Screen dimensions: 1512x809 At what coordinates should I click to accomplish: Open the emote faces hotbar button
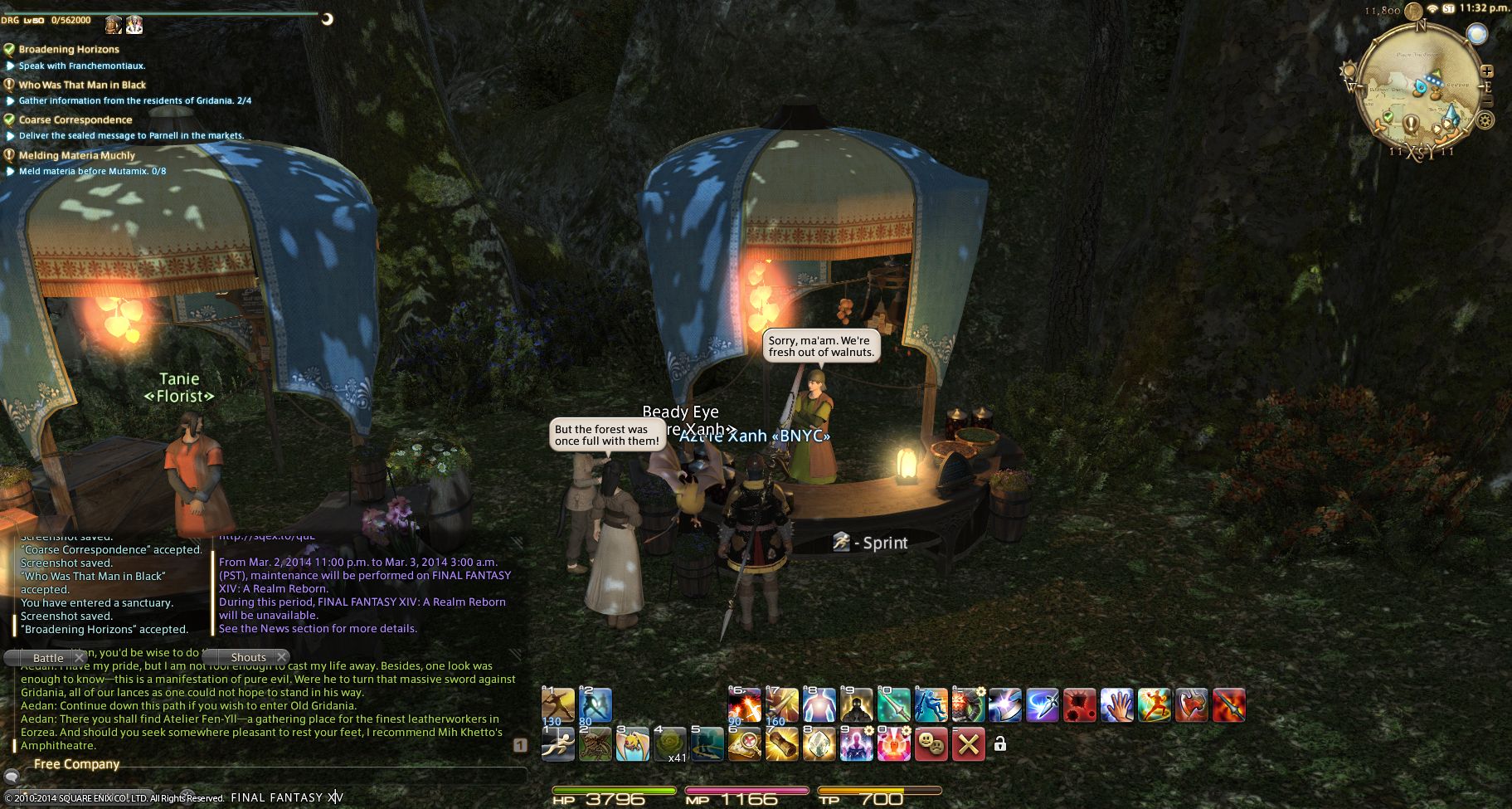coord(931,744)
